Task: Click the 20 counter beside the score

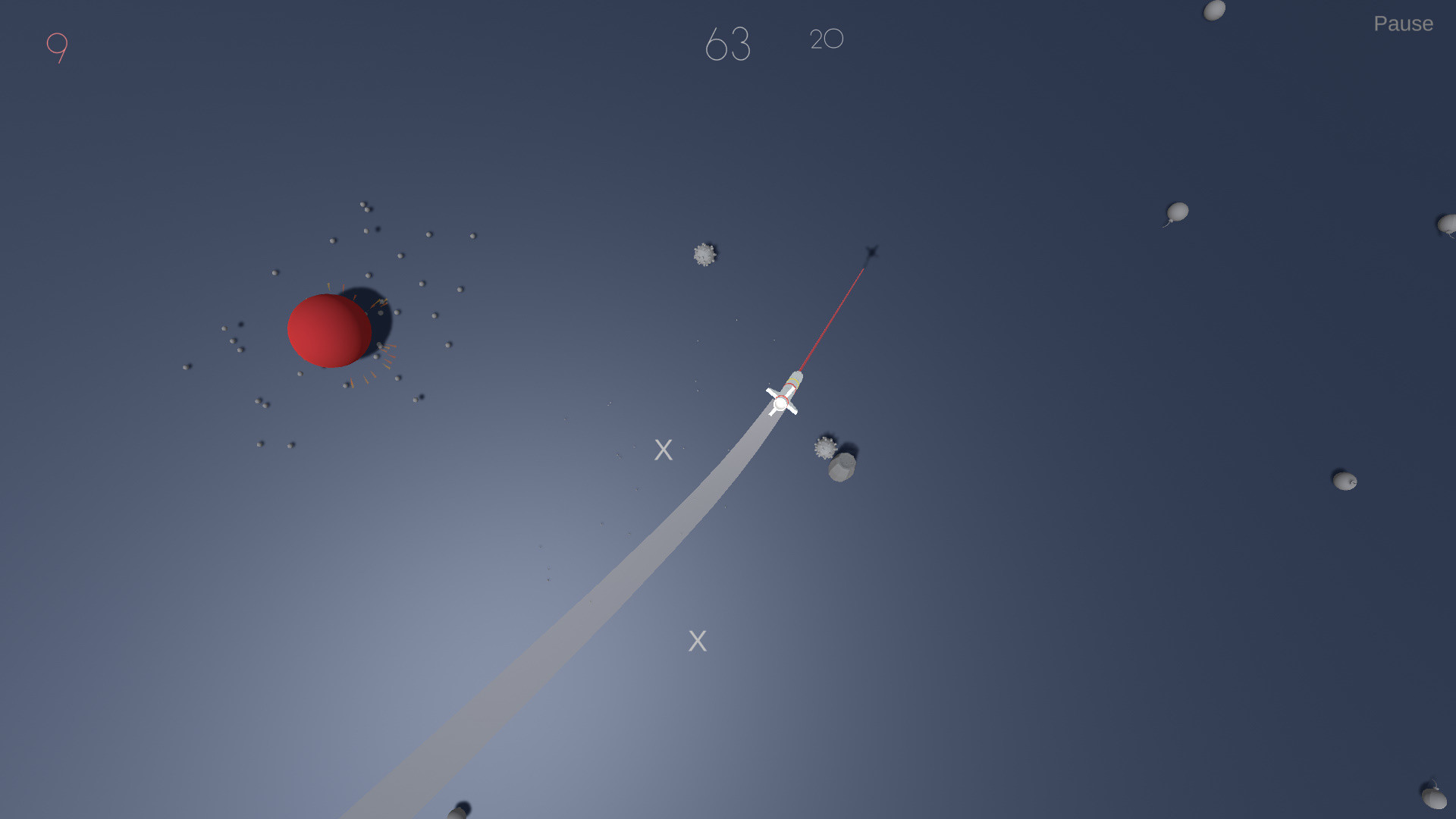Action: 826,40
